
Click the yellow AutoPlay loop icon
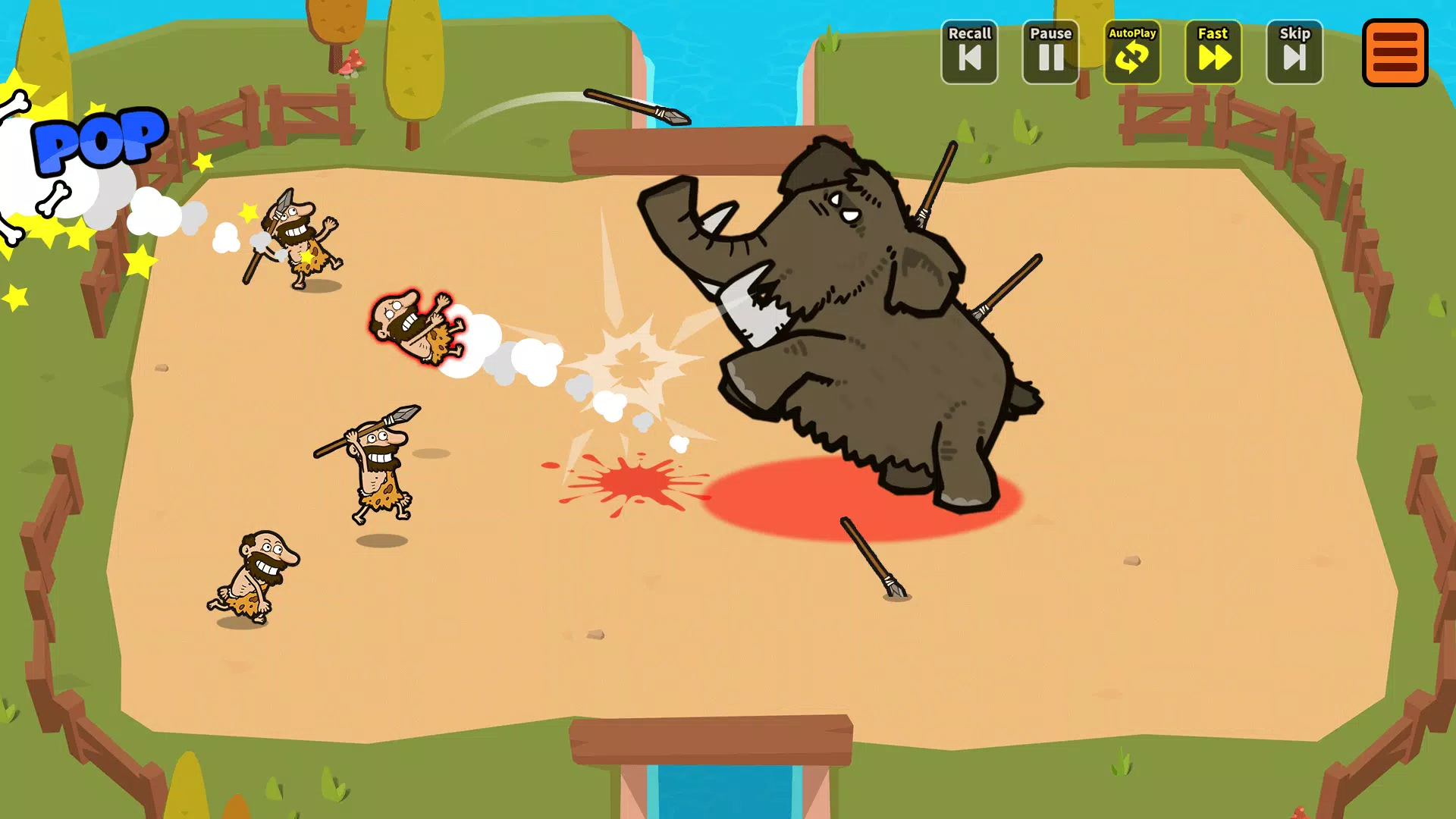[x=1131, y=59]
